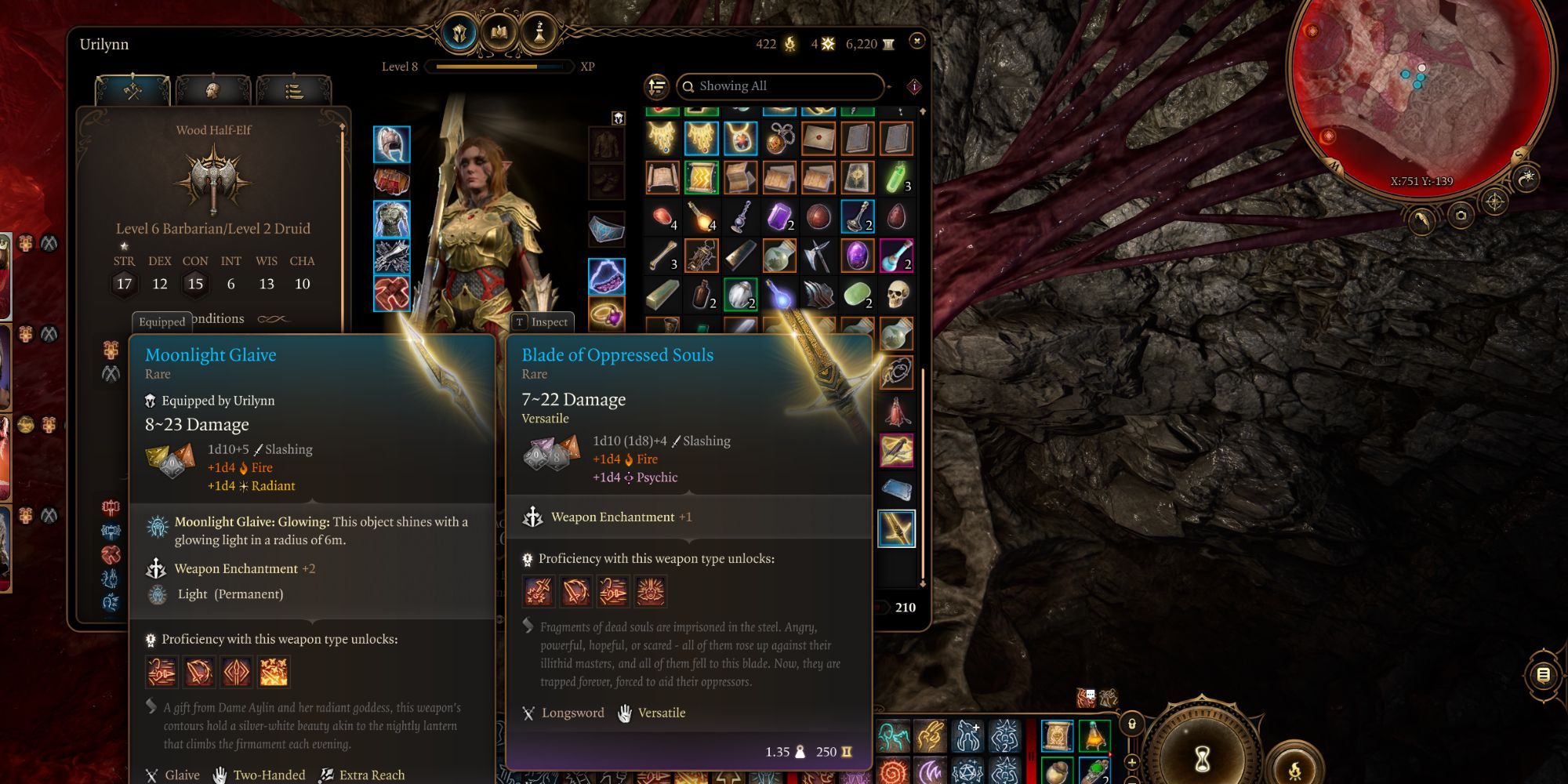End turn with the hourglass button
1568x784 pixels.
pyautogui.click(x=1202, y=757)
